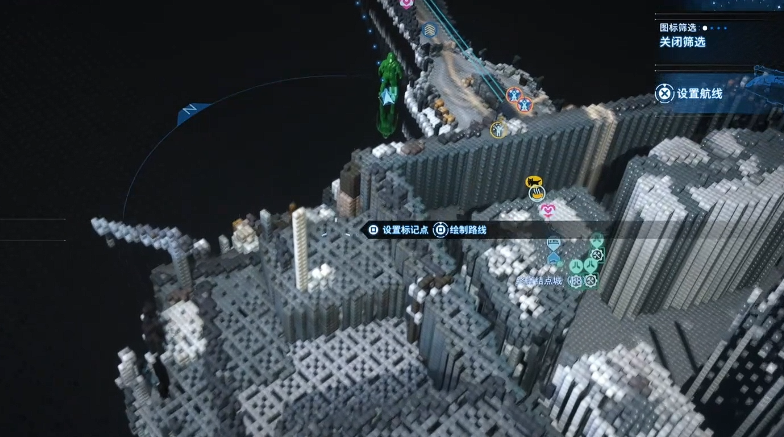784x437 pixels.
Task: Select the black cat map marker
Action: pyautogui.click(x=534, y=181)
